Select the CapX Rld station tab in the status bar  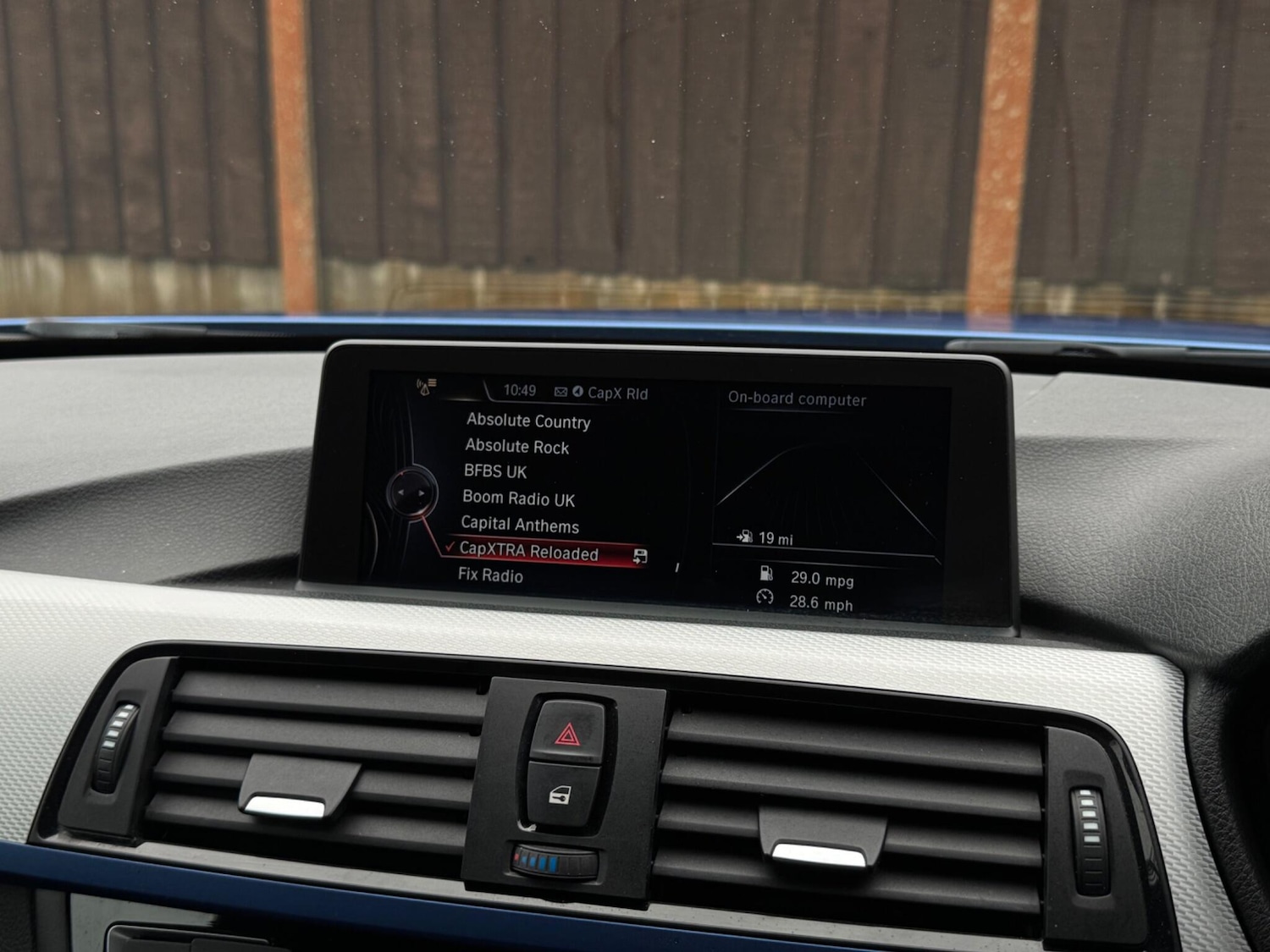(621, 392)
